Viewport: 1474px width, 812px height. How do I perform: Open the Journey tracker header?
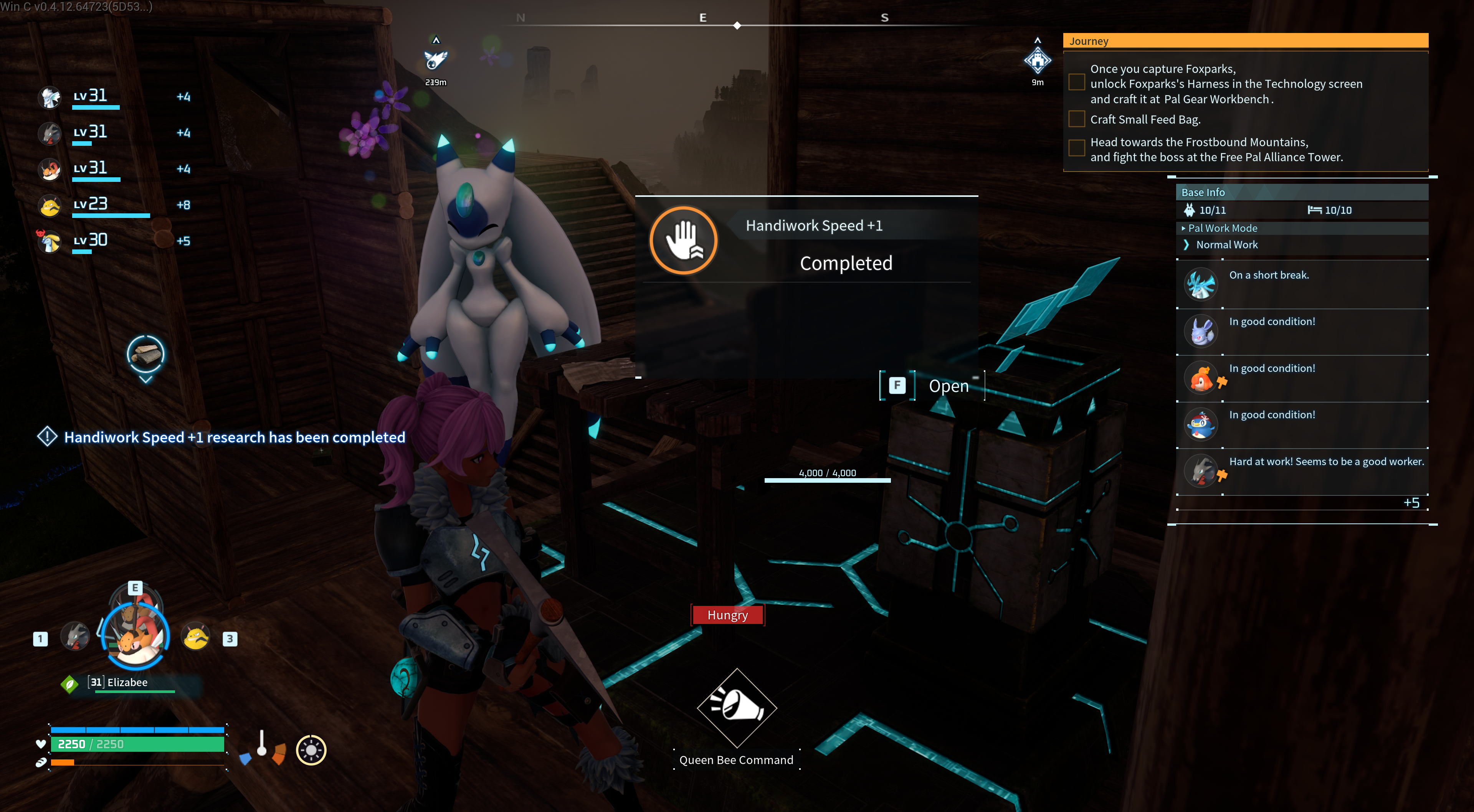click(x=1244, y=41)
